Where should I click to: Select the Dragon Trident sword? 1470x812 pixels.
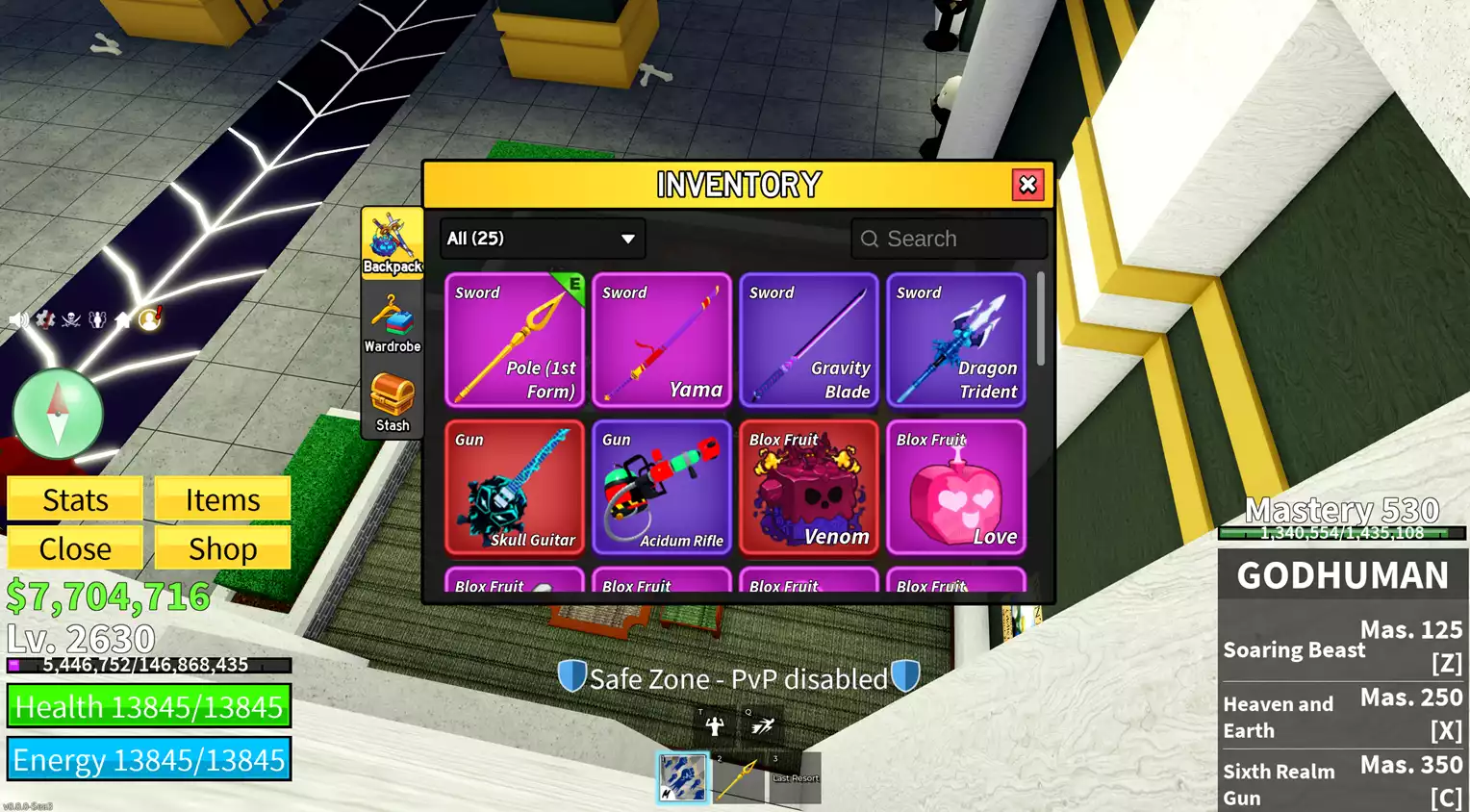956,341
